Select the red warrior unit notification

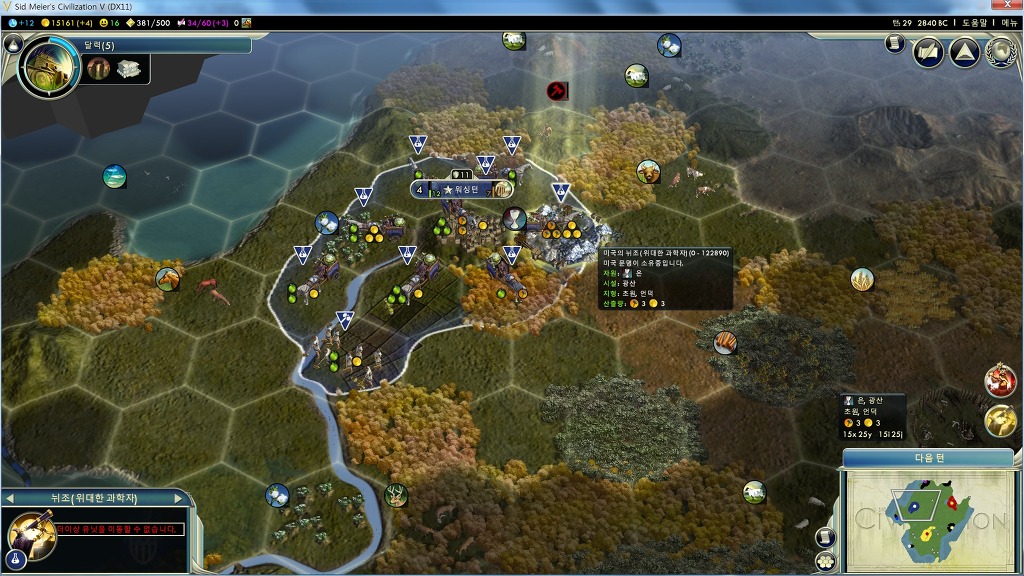tap(999, 380)
